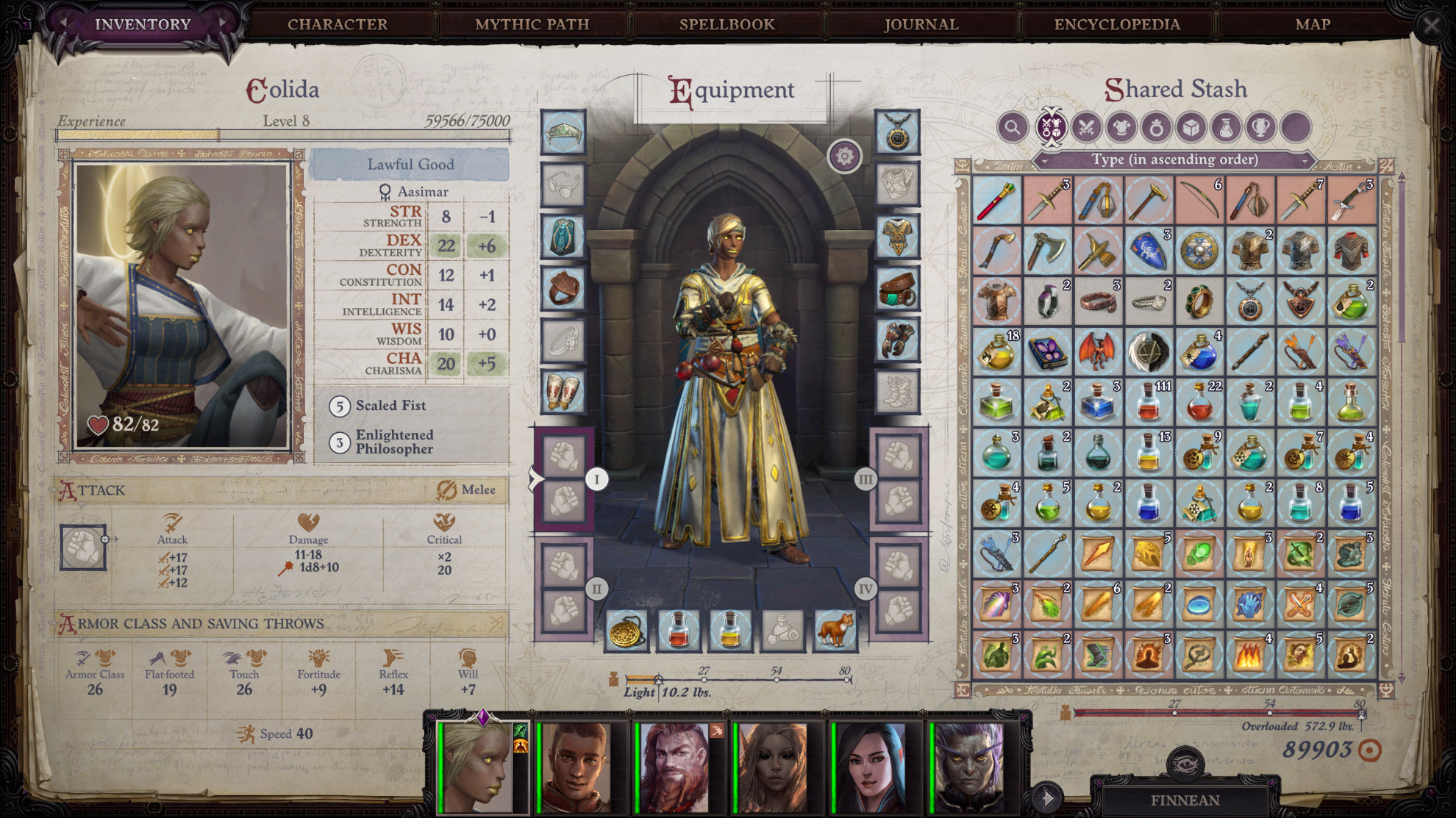The height and width of the screenshot is (818, 1456).
Task: Click the gear visibility settings button
Action: 844,156
